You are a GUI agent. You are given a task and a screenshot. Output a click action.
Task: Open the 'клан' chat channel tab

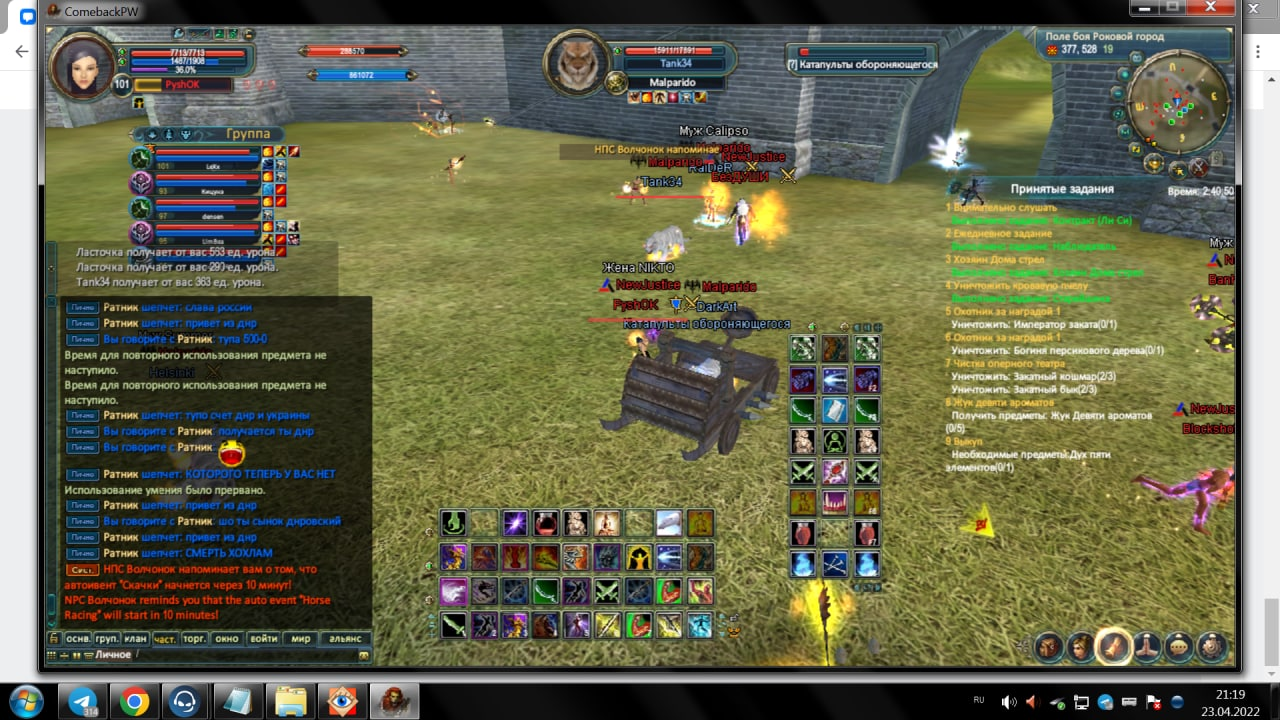[x=136, y=638]
